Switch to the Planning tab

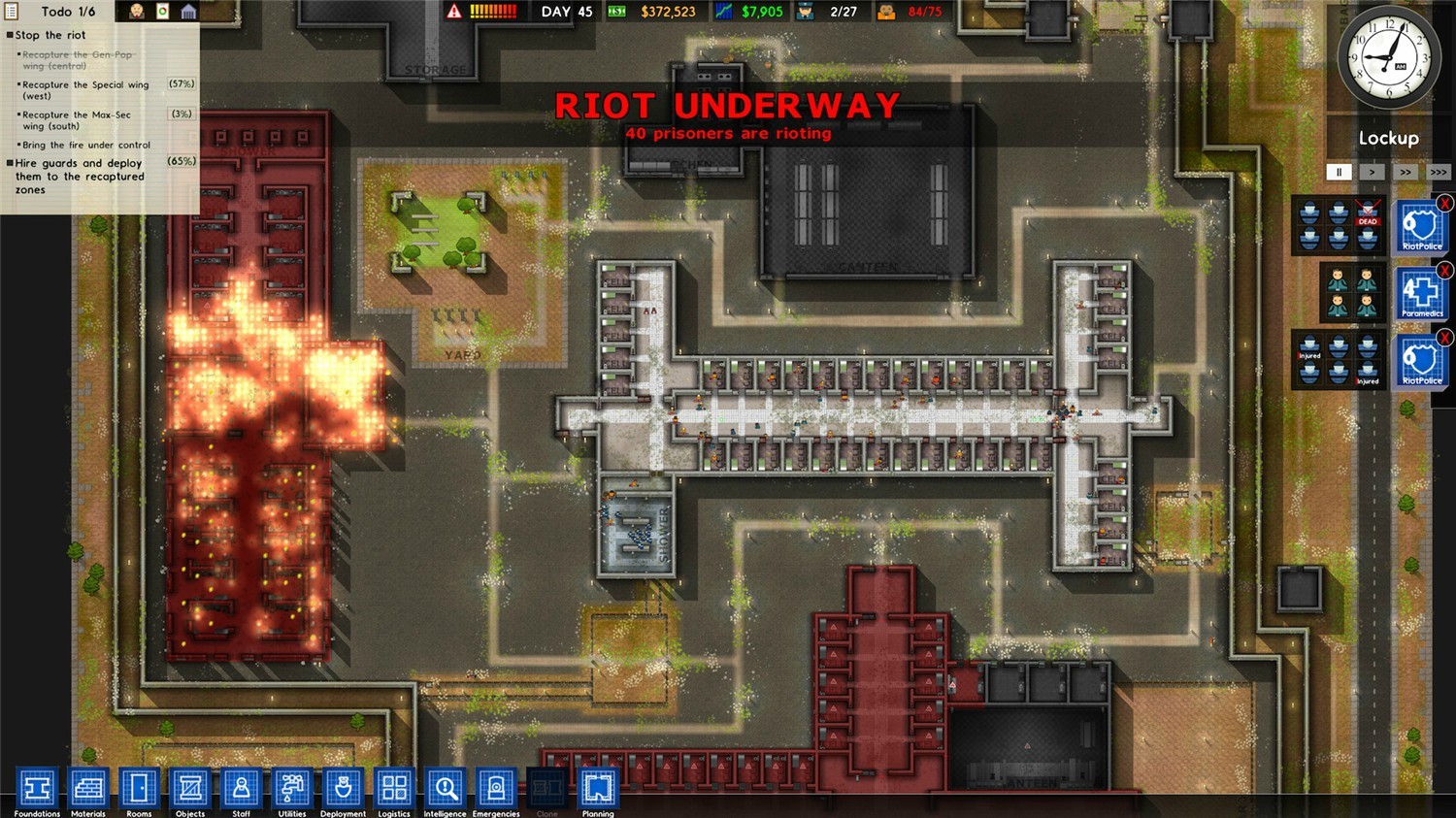point(597,789)
